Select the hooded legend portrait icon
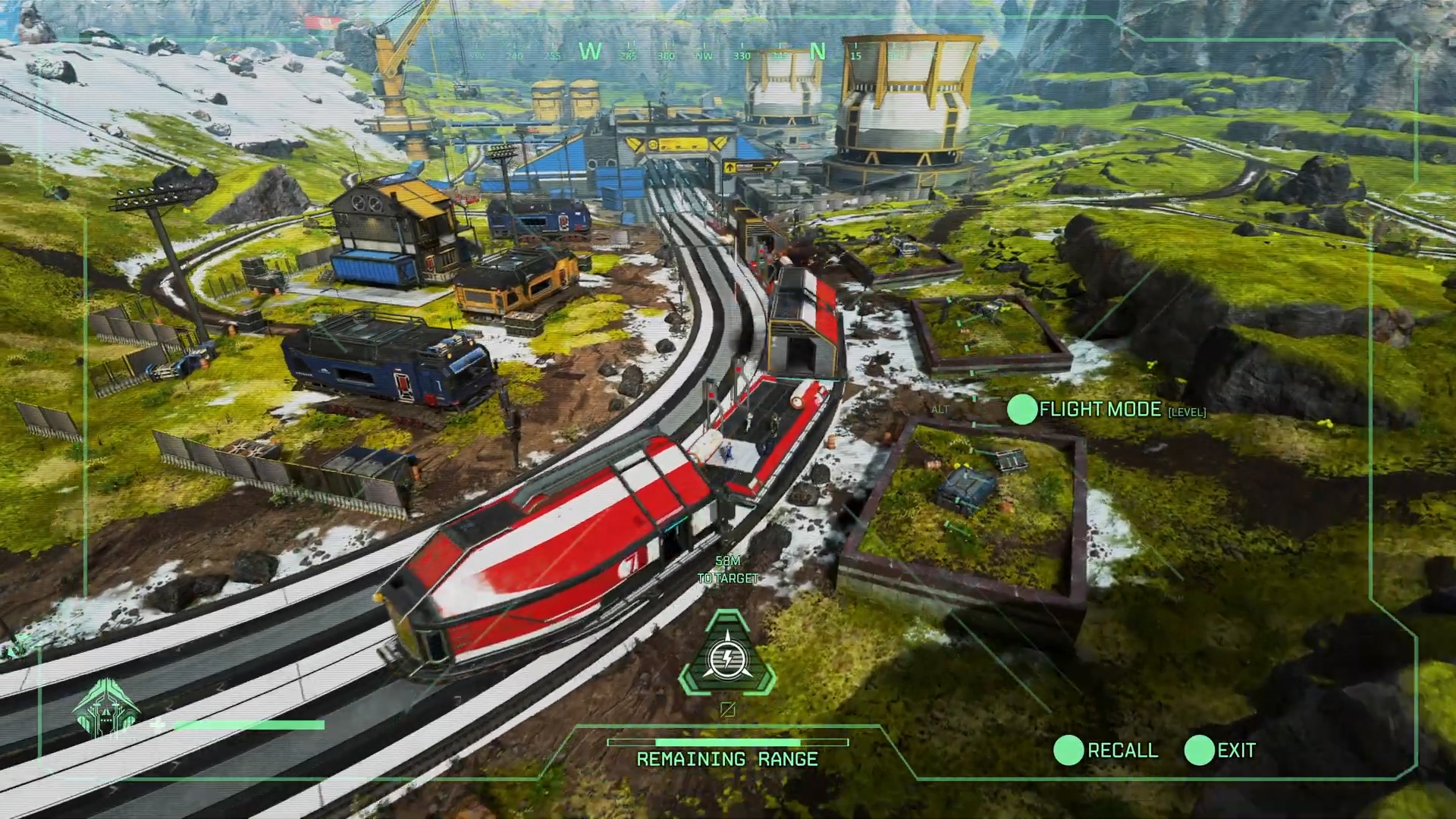 pos(107,709)
